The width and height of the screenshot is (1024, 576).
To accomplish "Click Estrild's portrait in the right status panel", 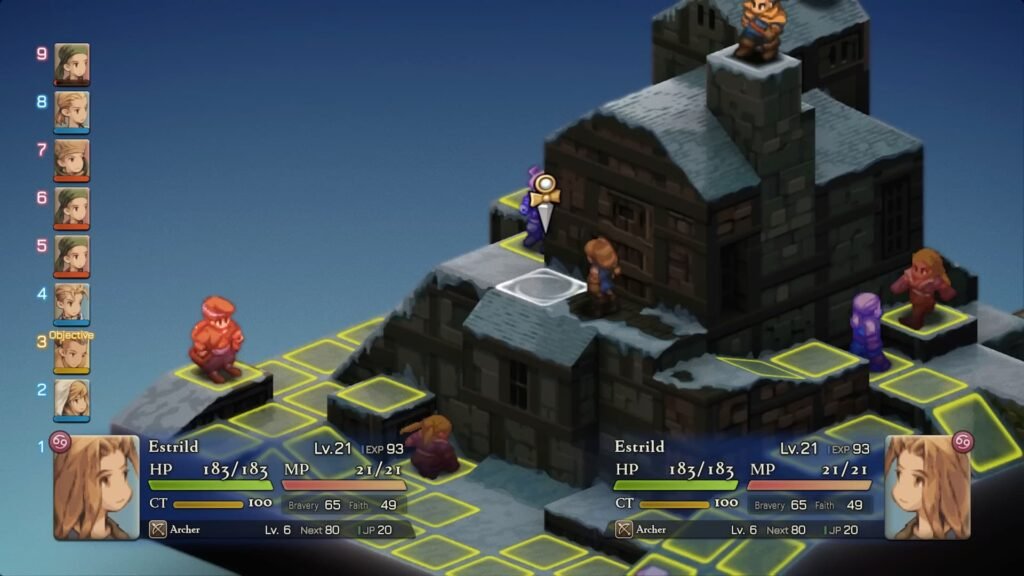I will (x=927, y=488).
